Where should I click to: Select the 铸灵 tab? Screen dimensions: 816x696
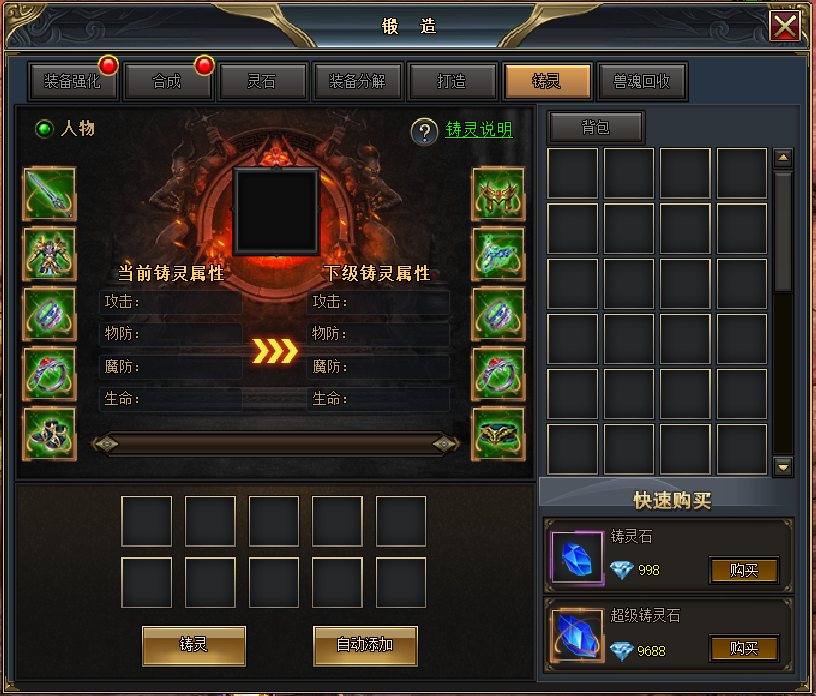pyautogui.click(x=546, y=82)
